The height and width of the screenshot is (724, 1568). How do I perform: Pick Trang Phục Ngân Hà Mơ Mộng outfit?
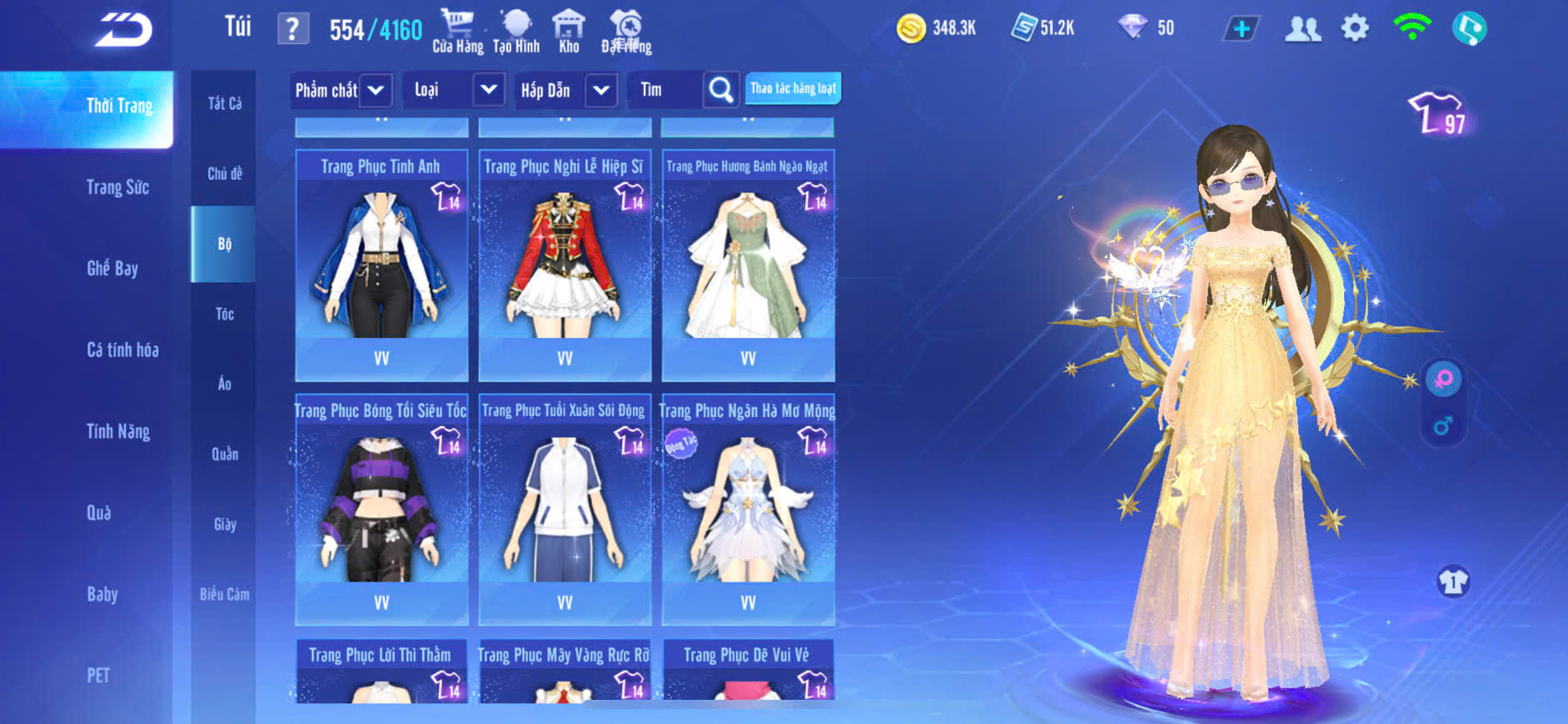(748, 509)
